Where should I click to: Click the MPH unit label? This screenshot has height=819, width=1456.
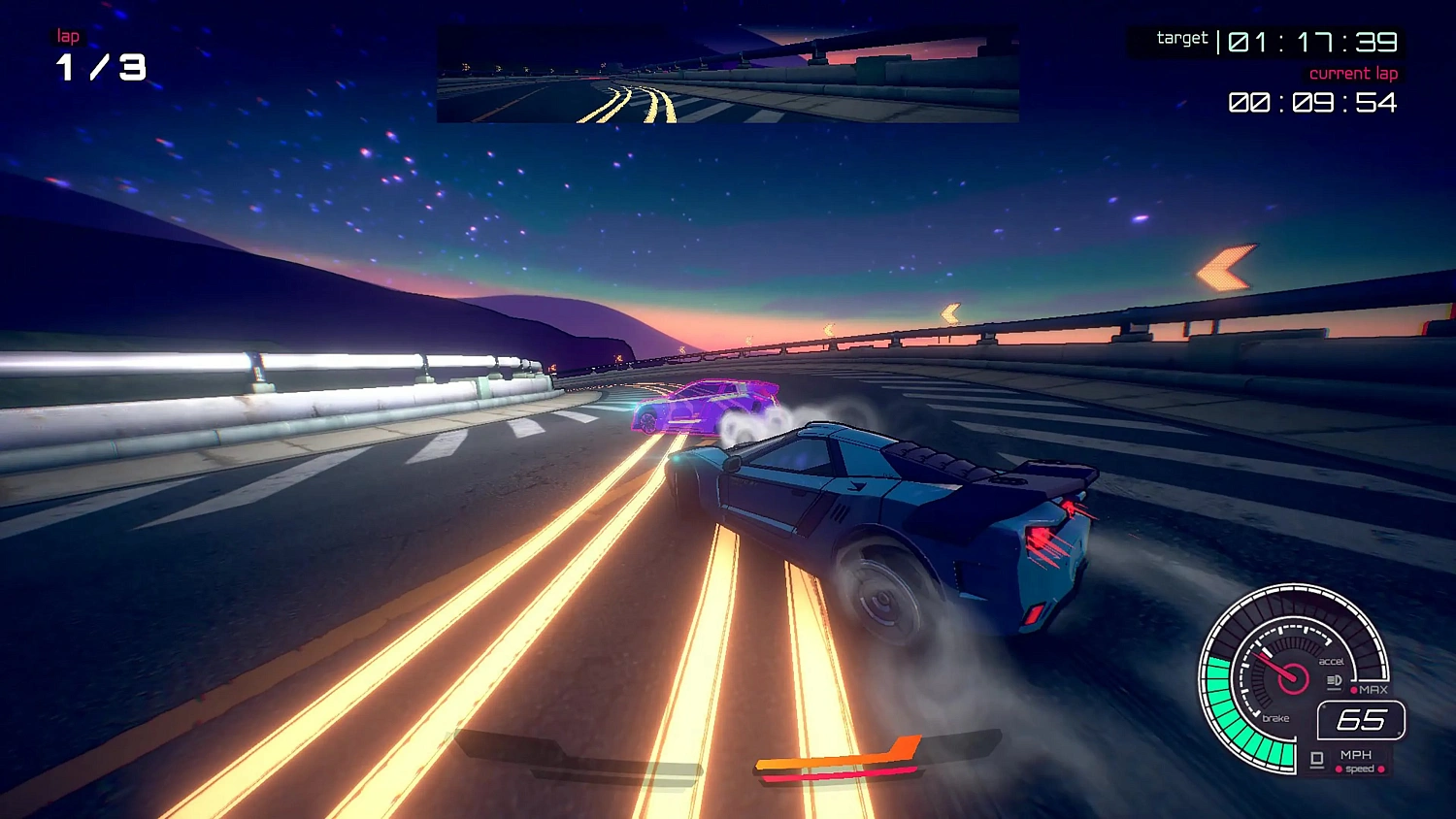coord(1357,755)
